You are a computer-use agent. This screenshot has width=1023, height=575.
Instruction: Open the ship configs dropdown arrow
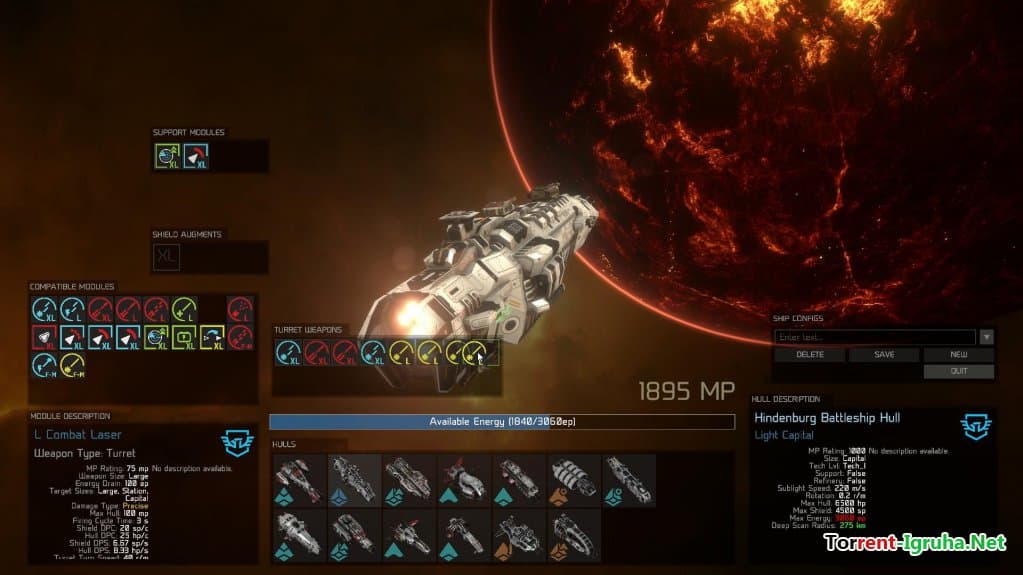(x=987, y=338)
